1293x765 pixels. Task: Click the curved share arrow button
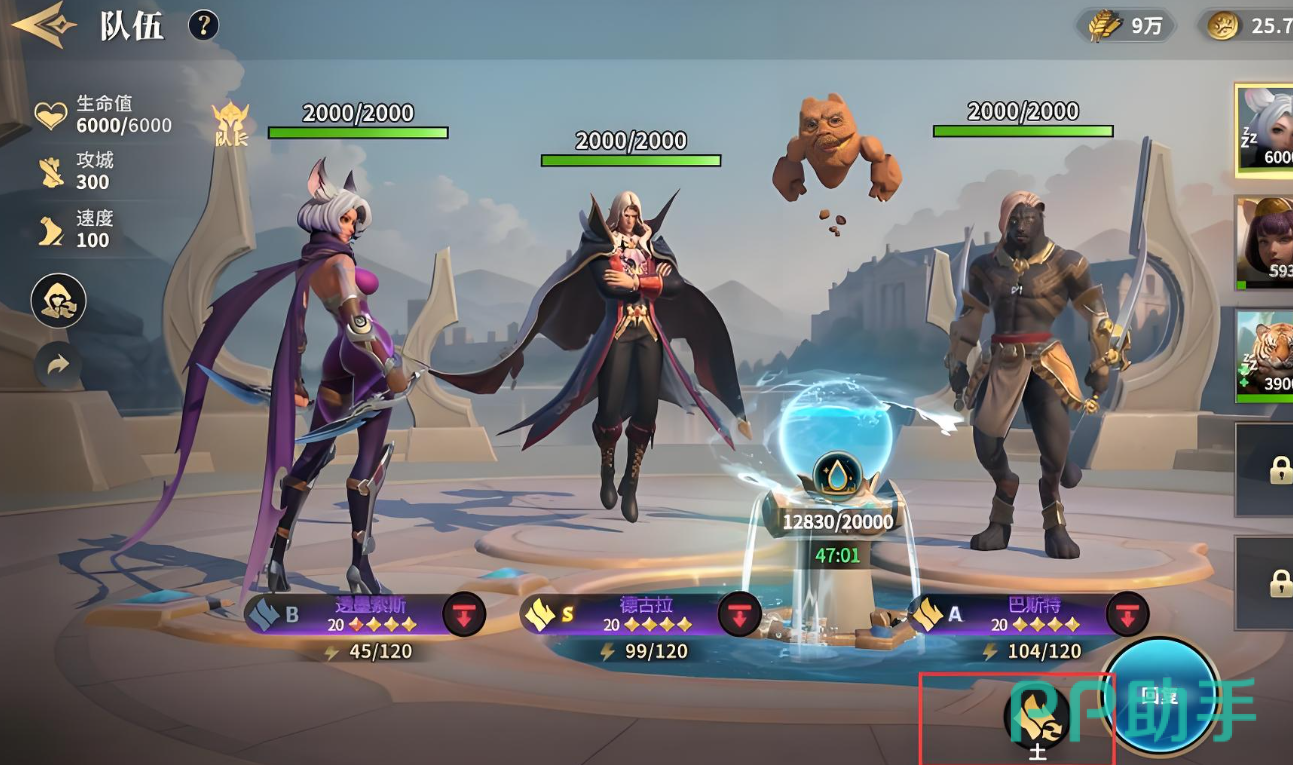click(x=58, y=366)
